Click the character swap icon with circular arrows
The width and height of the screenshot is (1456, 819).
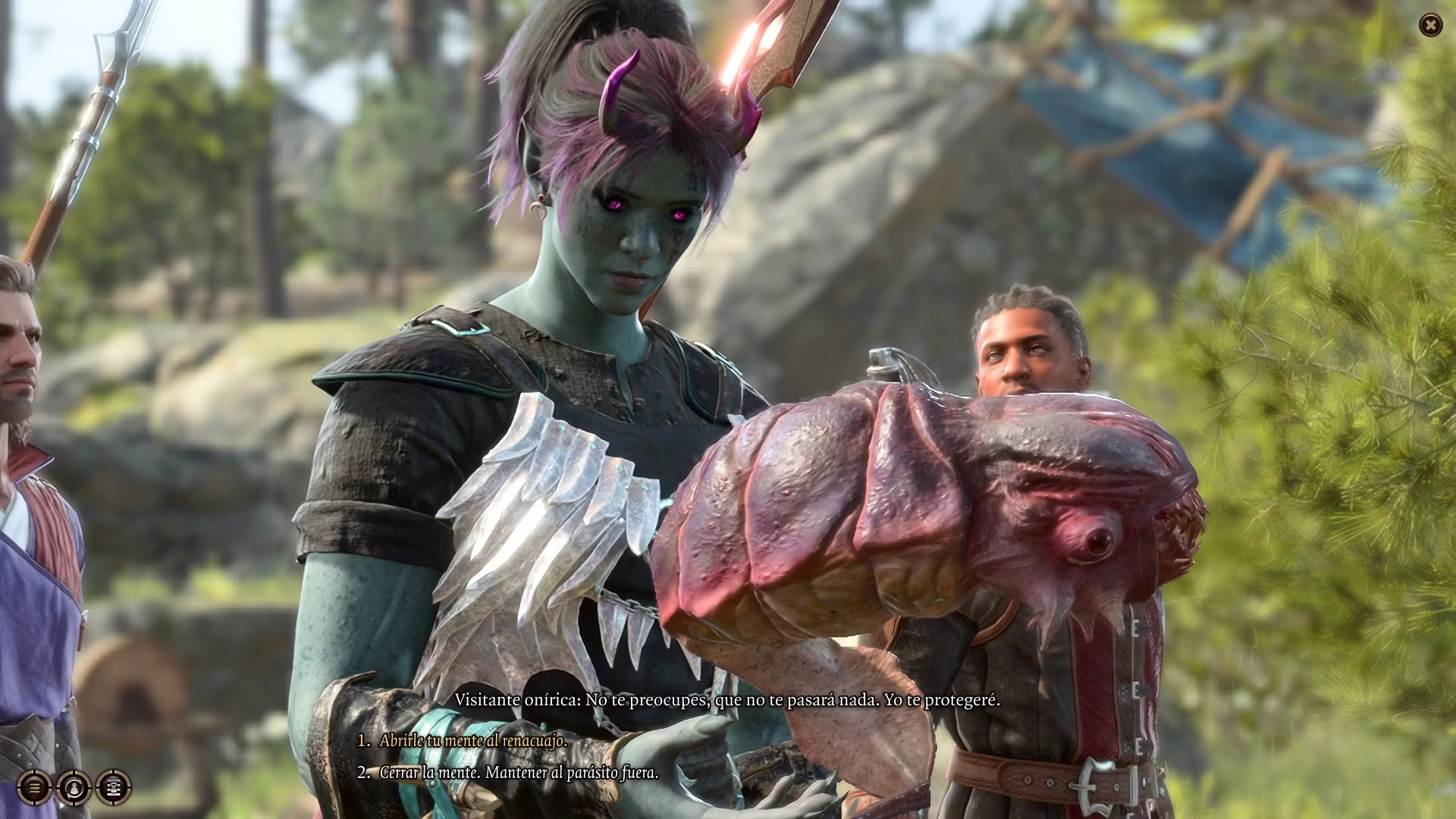point(74,787)
